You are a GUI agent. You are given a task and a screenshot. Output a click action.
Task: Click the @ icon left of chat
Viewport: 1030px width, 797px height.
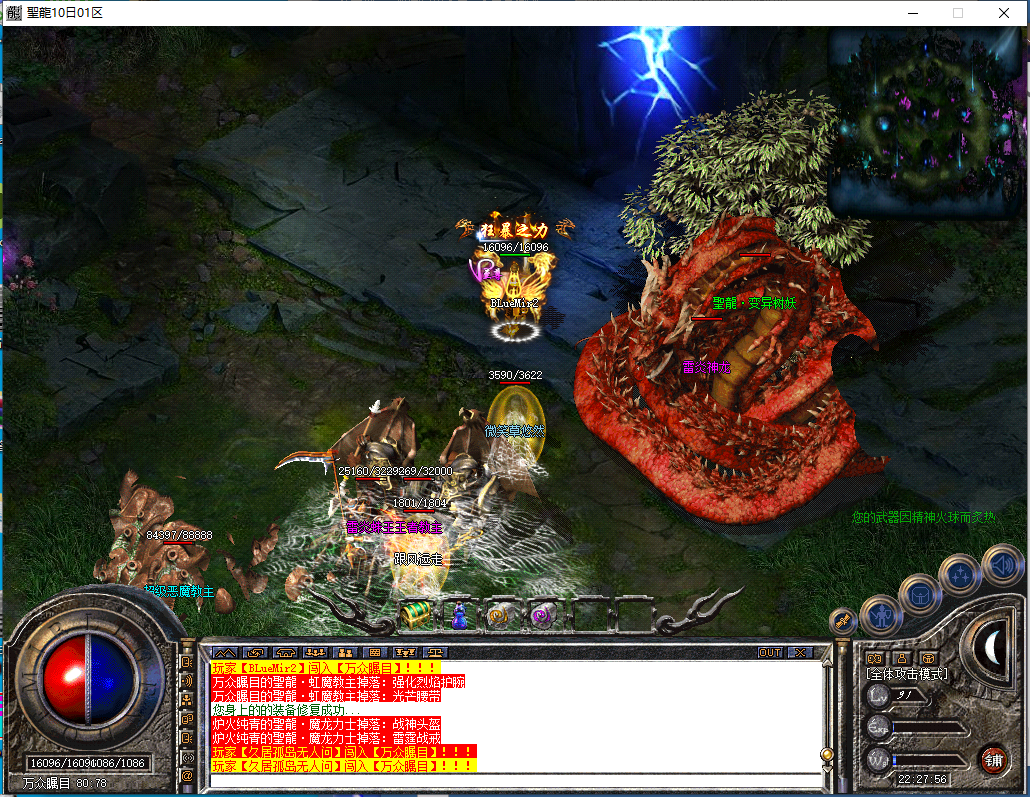186,774
